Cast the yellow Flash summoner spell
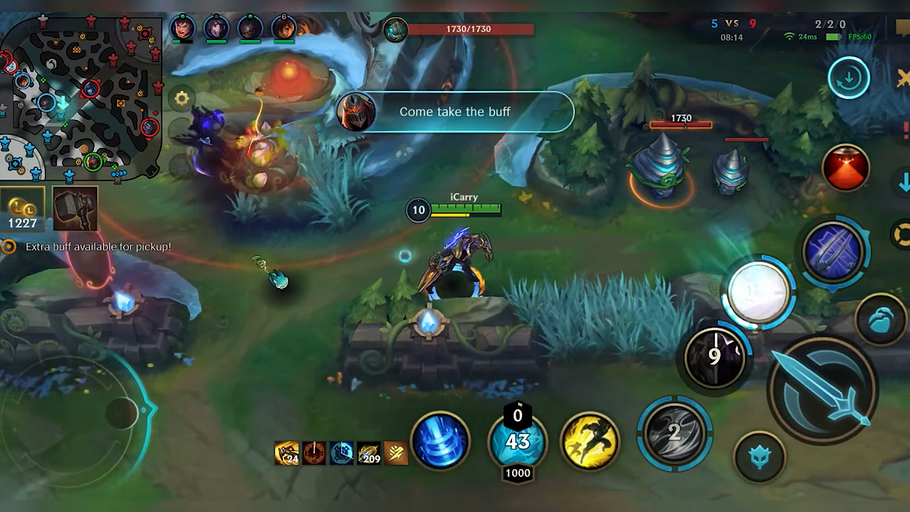Screen dimensions: 910x512 [x=589, y=440]
